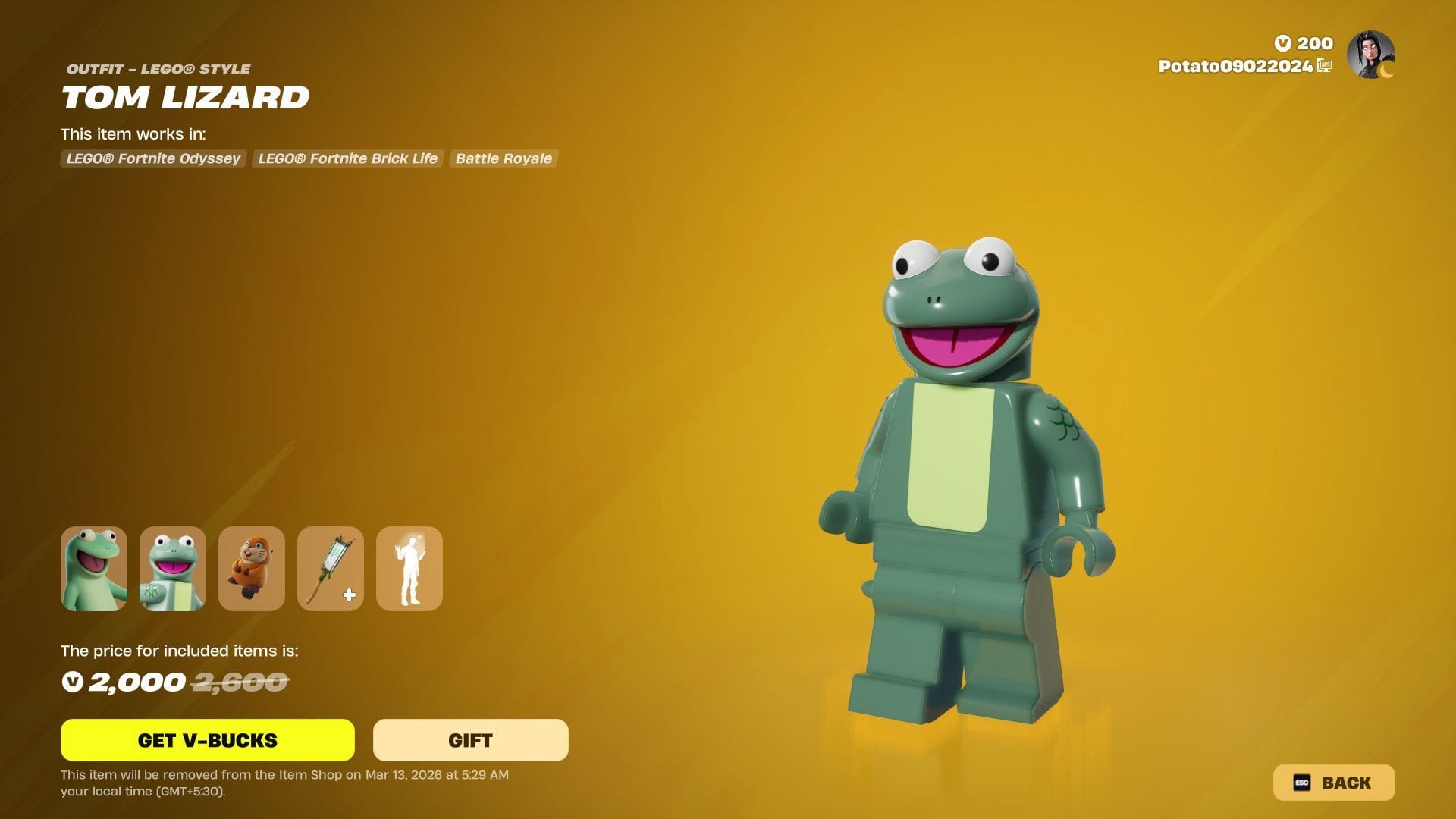This screenshot has height=819, width=1456.
Task: Toggle the LEGO Fortnite Brick Life tag
Action: click(x=347, y=158)
